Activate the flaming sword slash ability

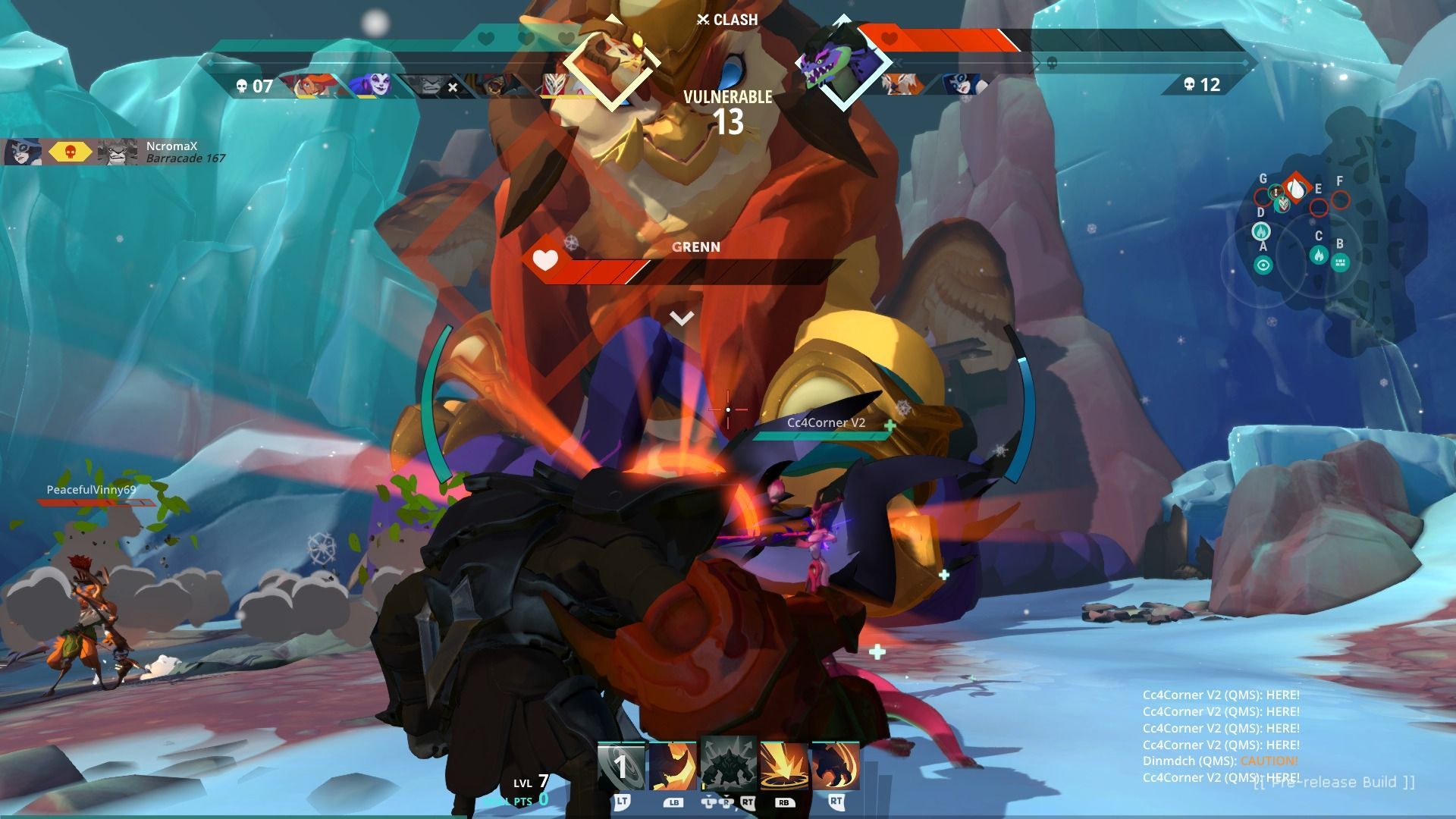[x=673, y=766]
